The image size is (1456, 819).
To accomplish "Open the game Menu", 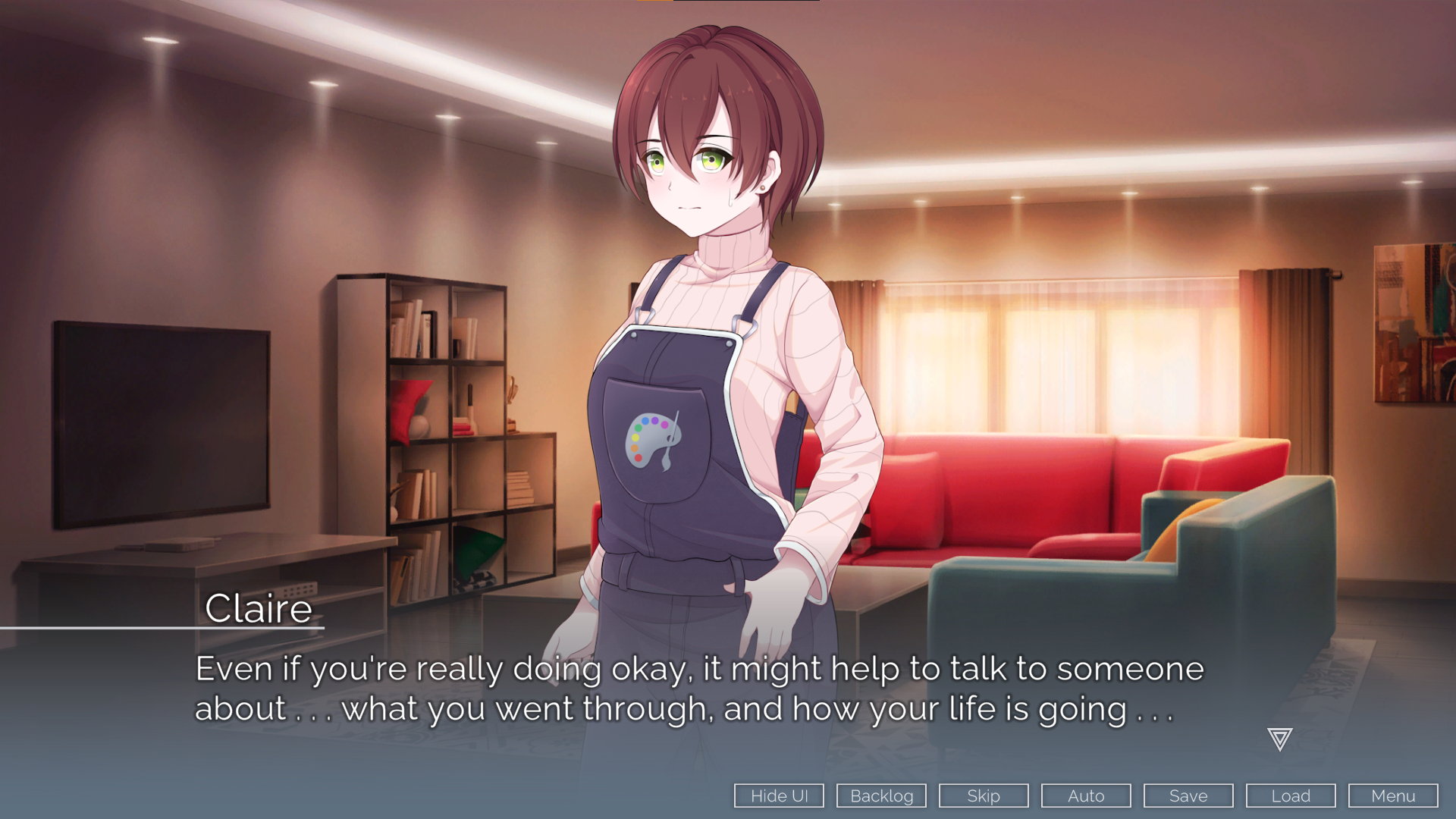I will [x=1393, y=795].
